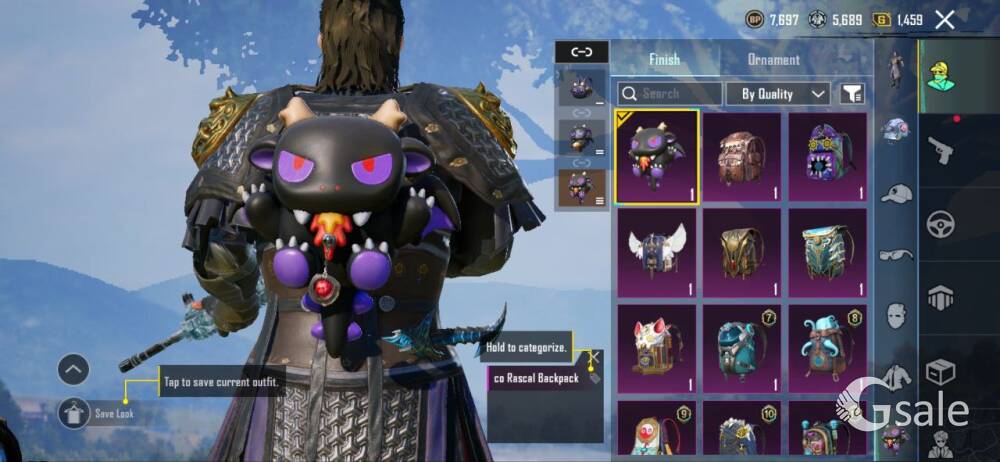1000x462 pixels.
Task: Select the blue octopus backpack
Action: click(827, 348)
